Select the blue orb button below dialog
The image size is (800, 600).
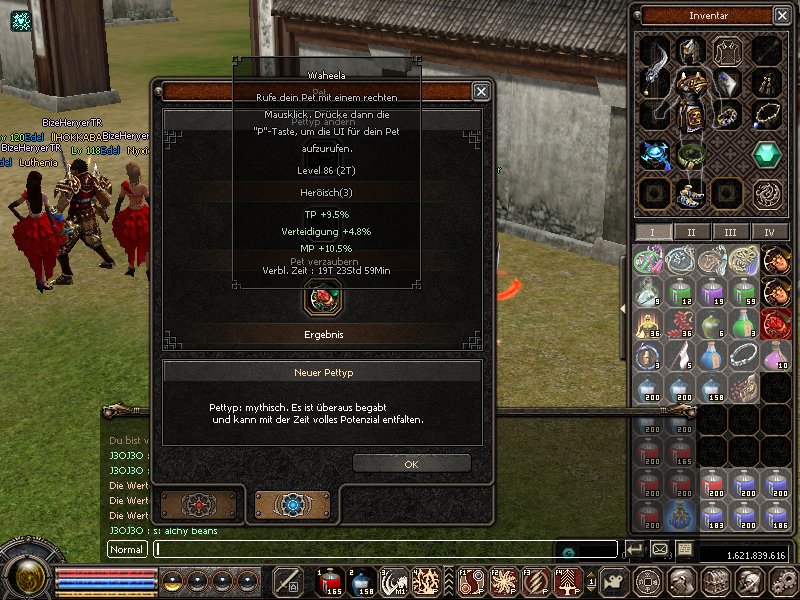(292, 505)
